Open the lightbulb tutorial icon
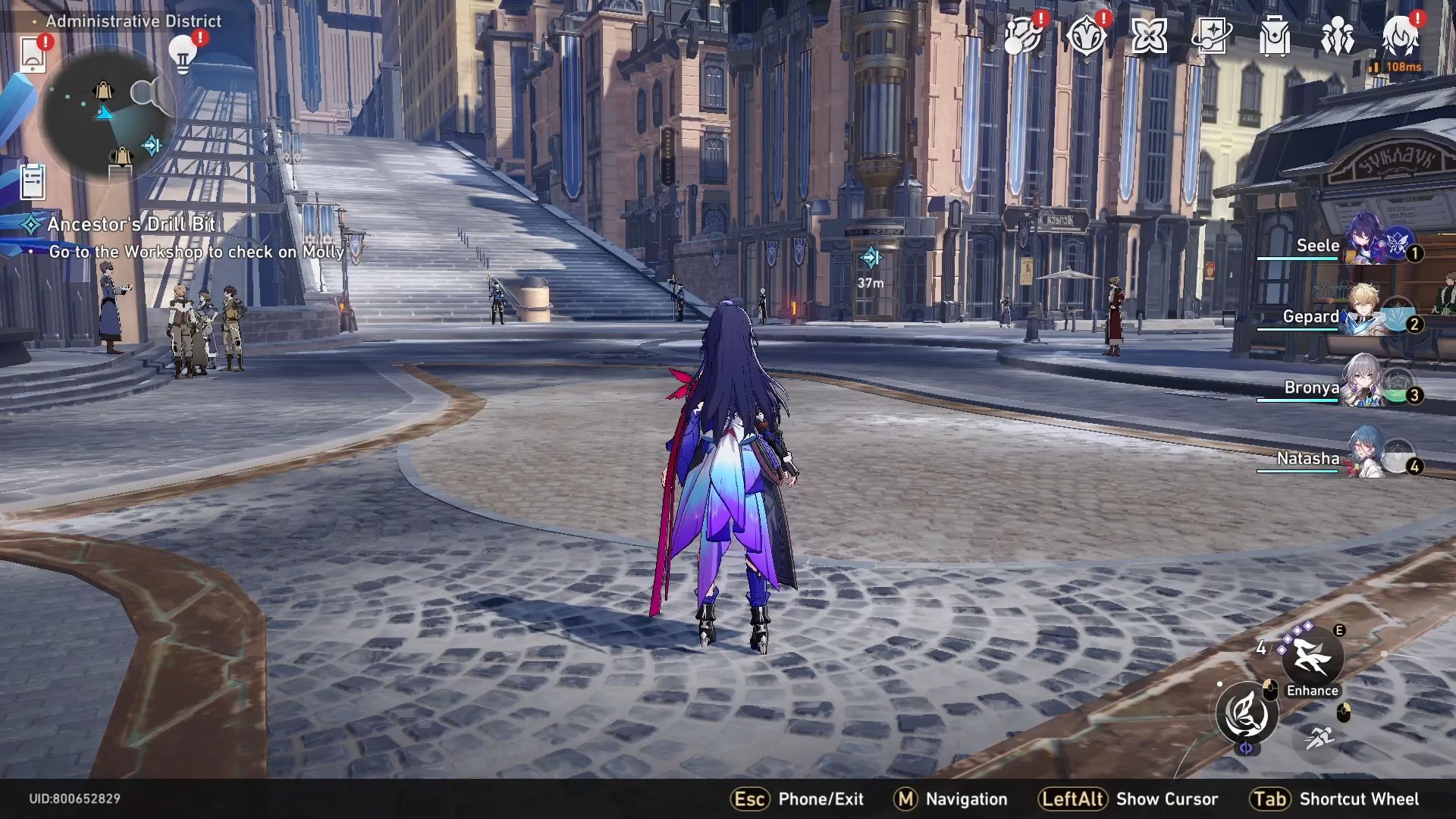Image resolution: width=1456 pixels, height=819 pixels. pyautogui.click(x=183, y=53)
